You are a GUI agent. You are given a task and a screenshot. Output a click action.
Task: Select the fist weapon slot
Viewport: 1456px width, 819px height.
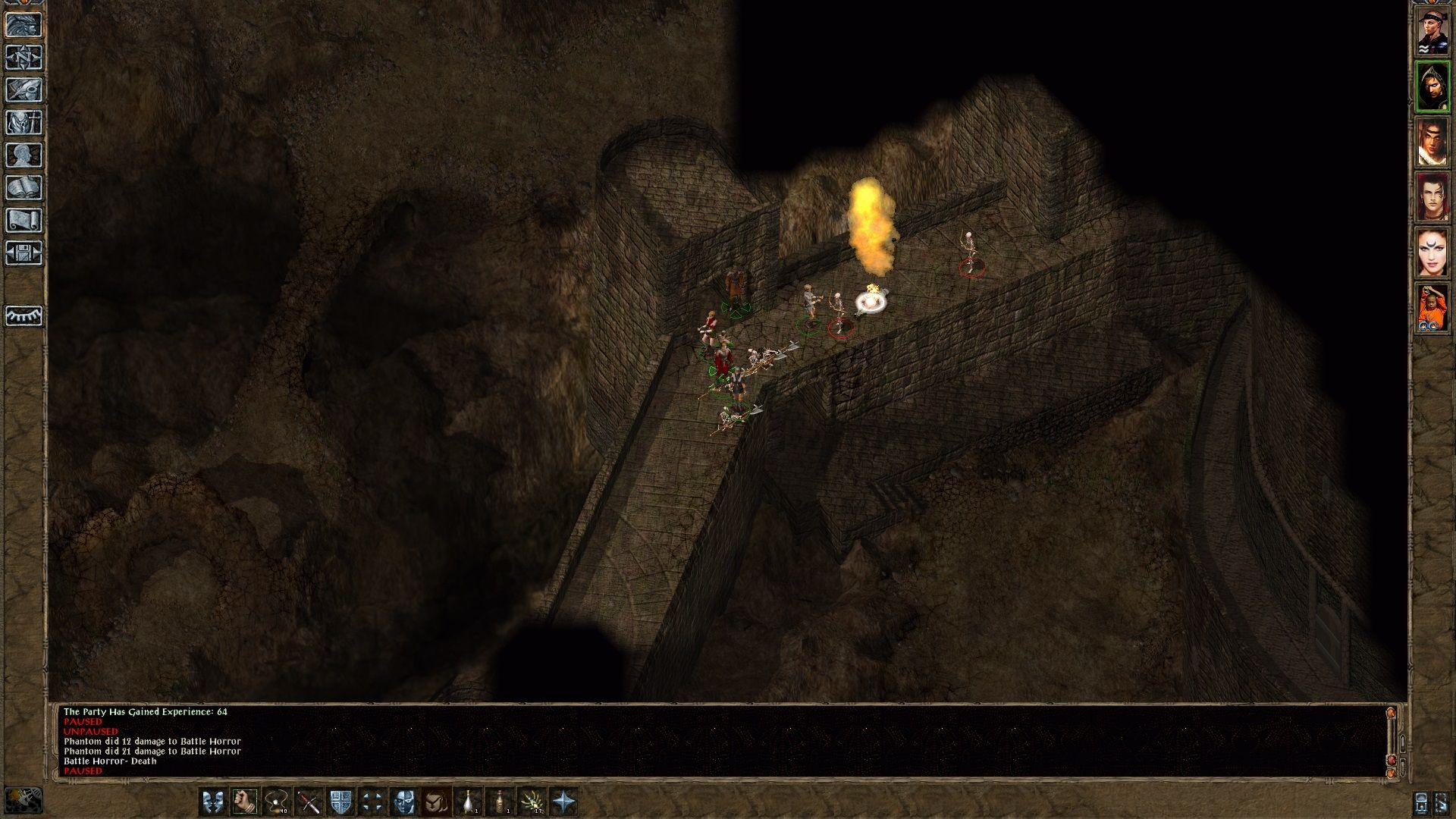[x=245, y=802]
